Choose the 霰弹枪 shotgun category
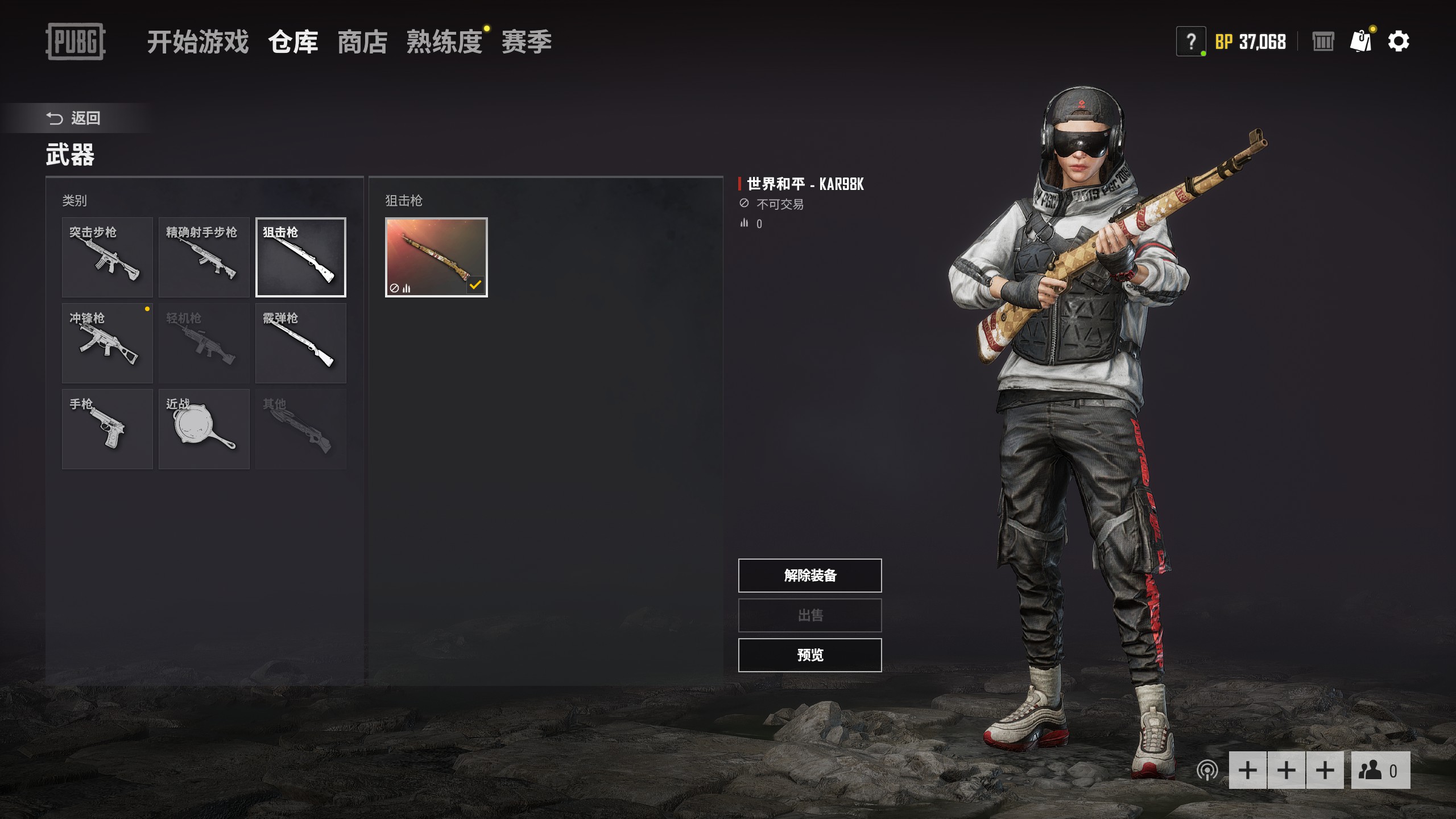Screen dimensions: 1456x819 click(x=301, y=343)
